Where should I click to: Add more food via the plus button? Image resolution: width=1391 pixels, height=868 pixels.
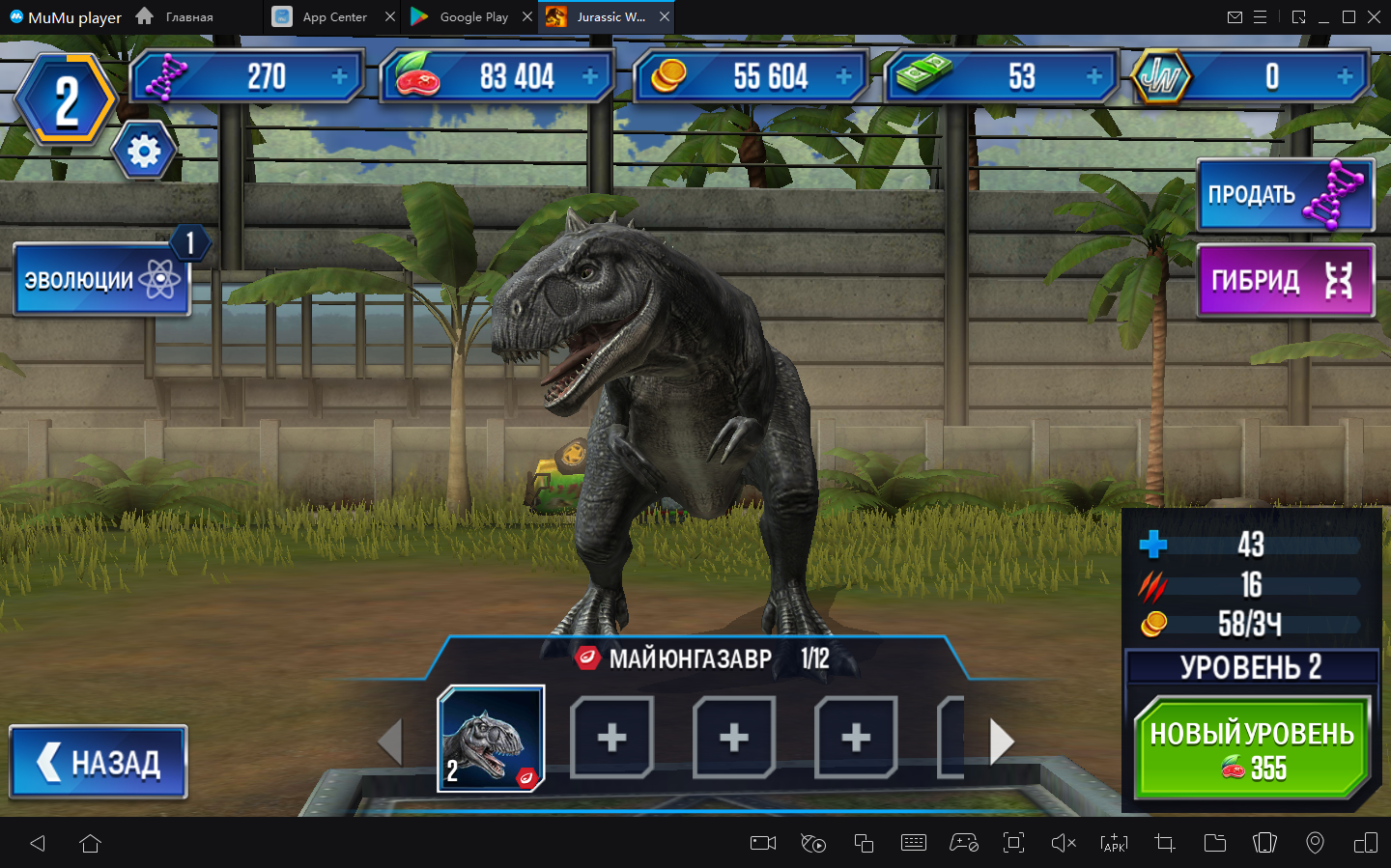point(590,76)
